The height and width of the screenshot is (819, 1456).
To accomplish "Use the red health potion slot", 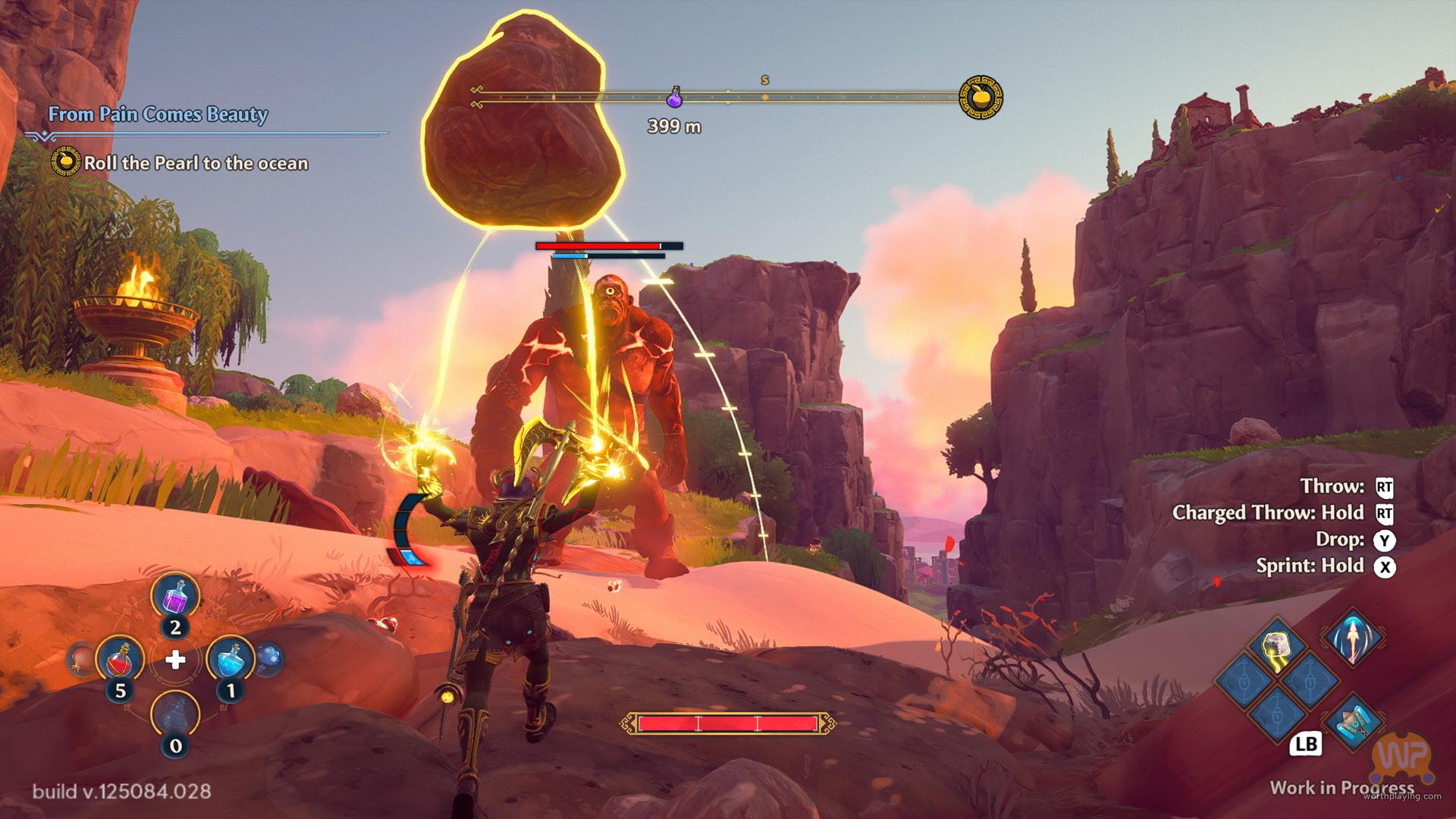I will (120, 660).
